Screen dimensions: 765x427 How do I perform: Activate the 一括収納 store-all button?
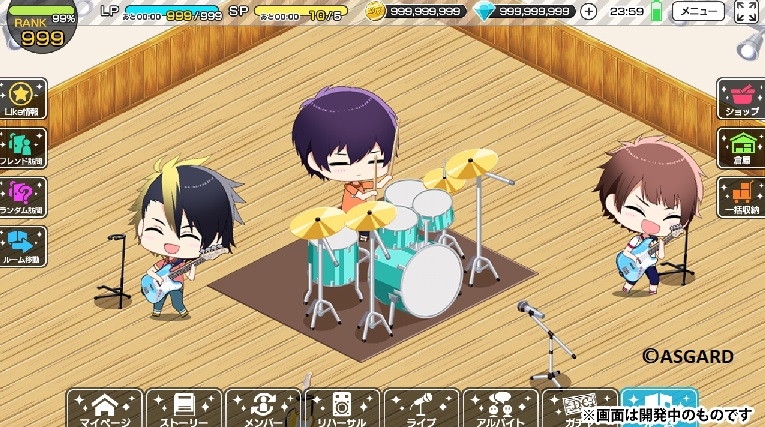[741, 197]
